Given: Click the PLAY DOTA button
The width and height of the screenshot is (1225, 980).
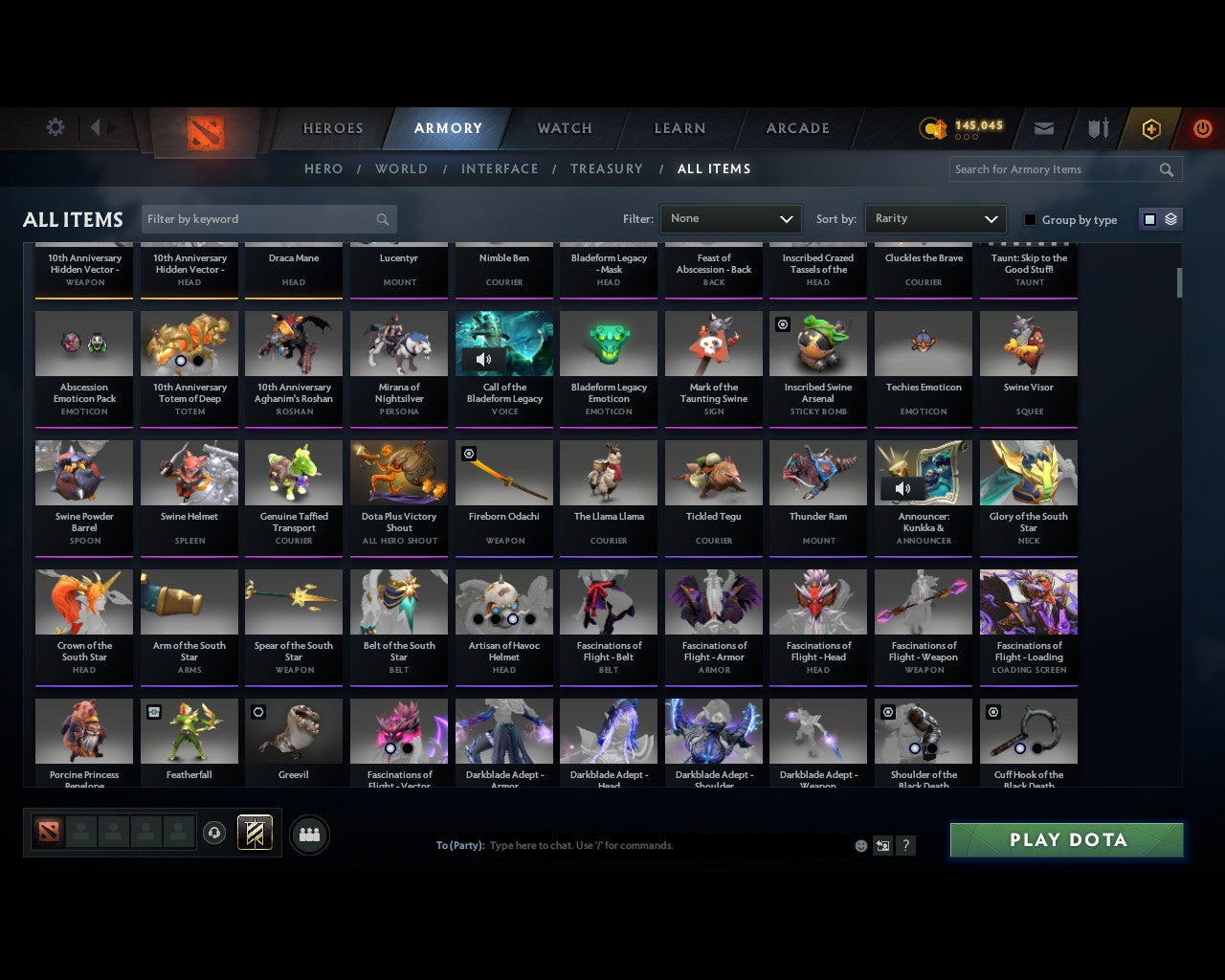Looking at the screenshot, I should (x=1066, y=839).
